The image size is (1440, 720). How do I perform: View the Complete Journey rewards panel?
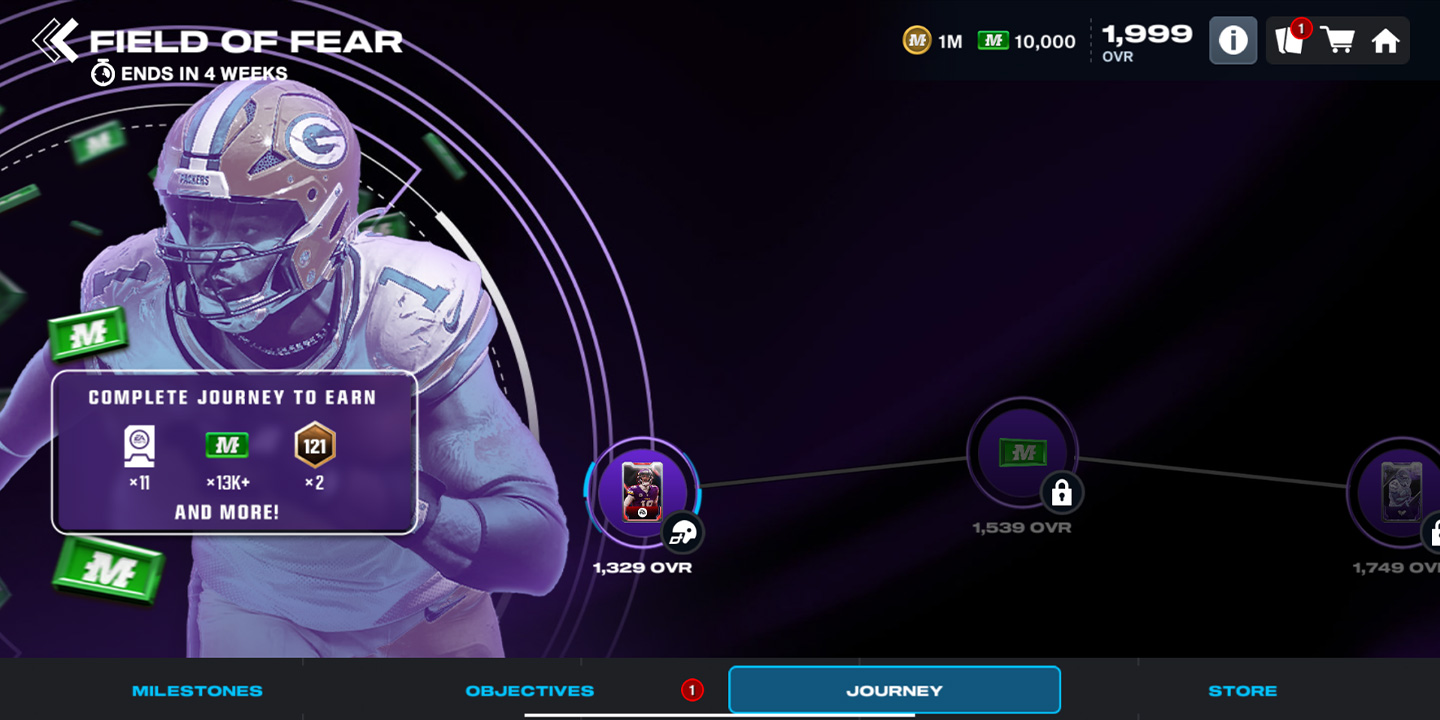point(234,453)
